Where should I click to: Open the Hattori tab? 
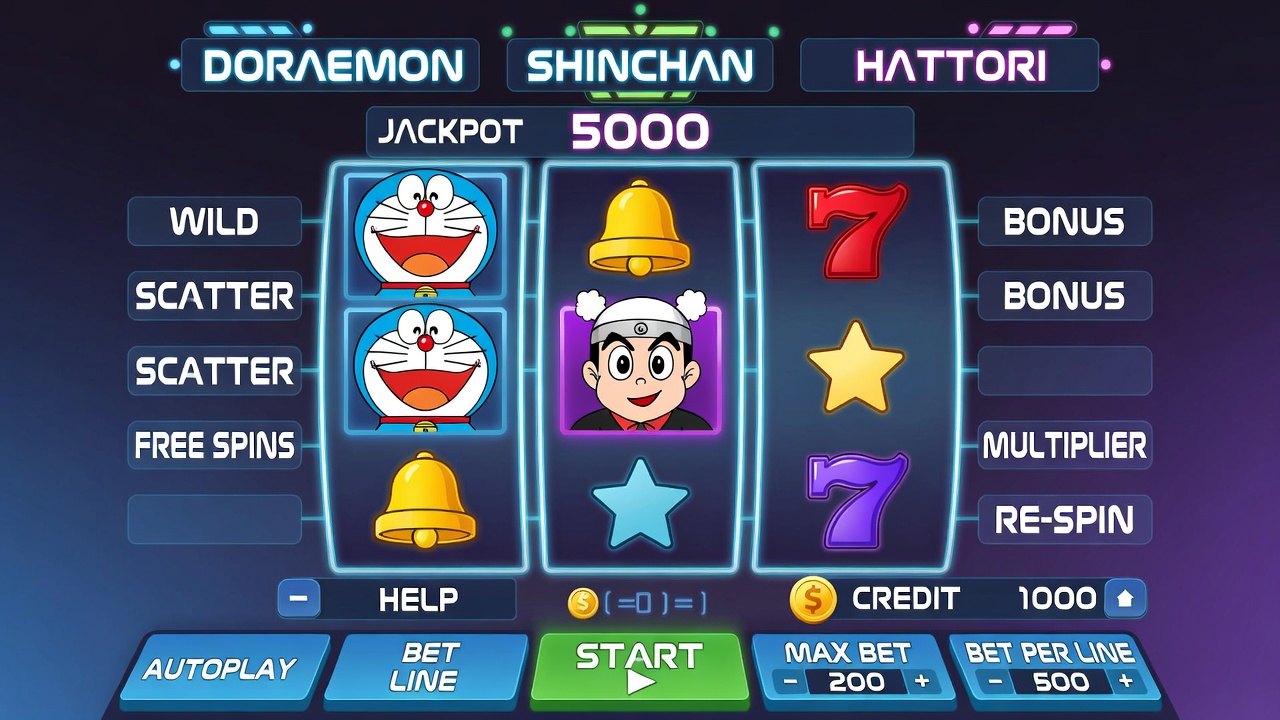[x=950, y=66]
